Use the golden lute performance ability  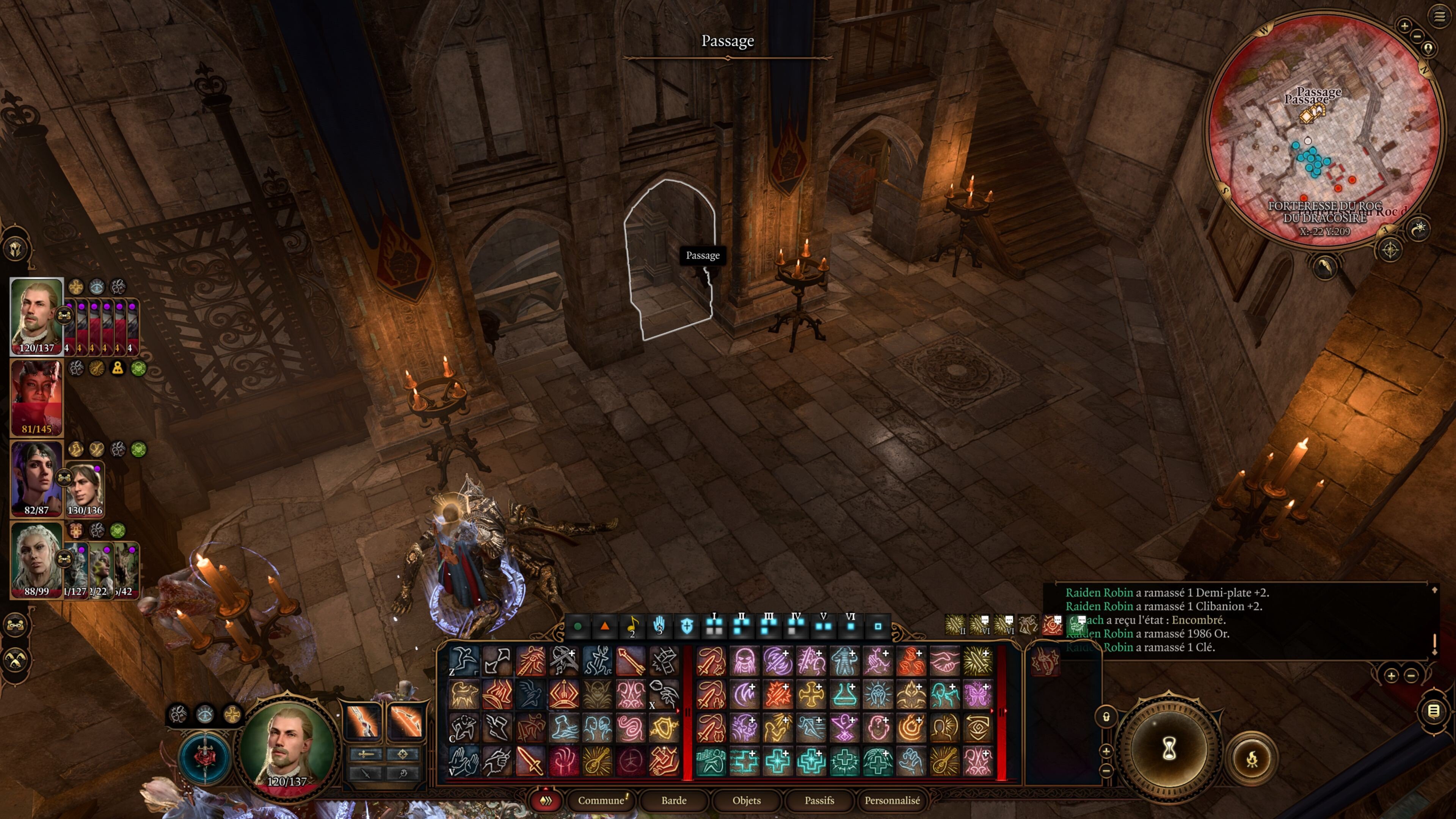coord(597,761)
